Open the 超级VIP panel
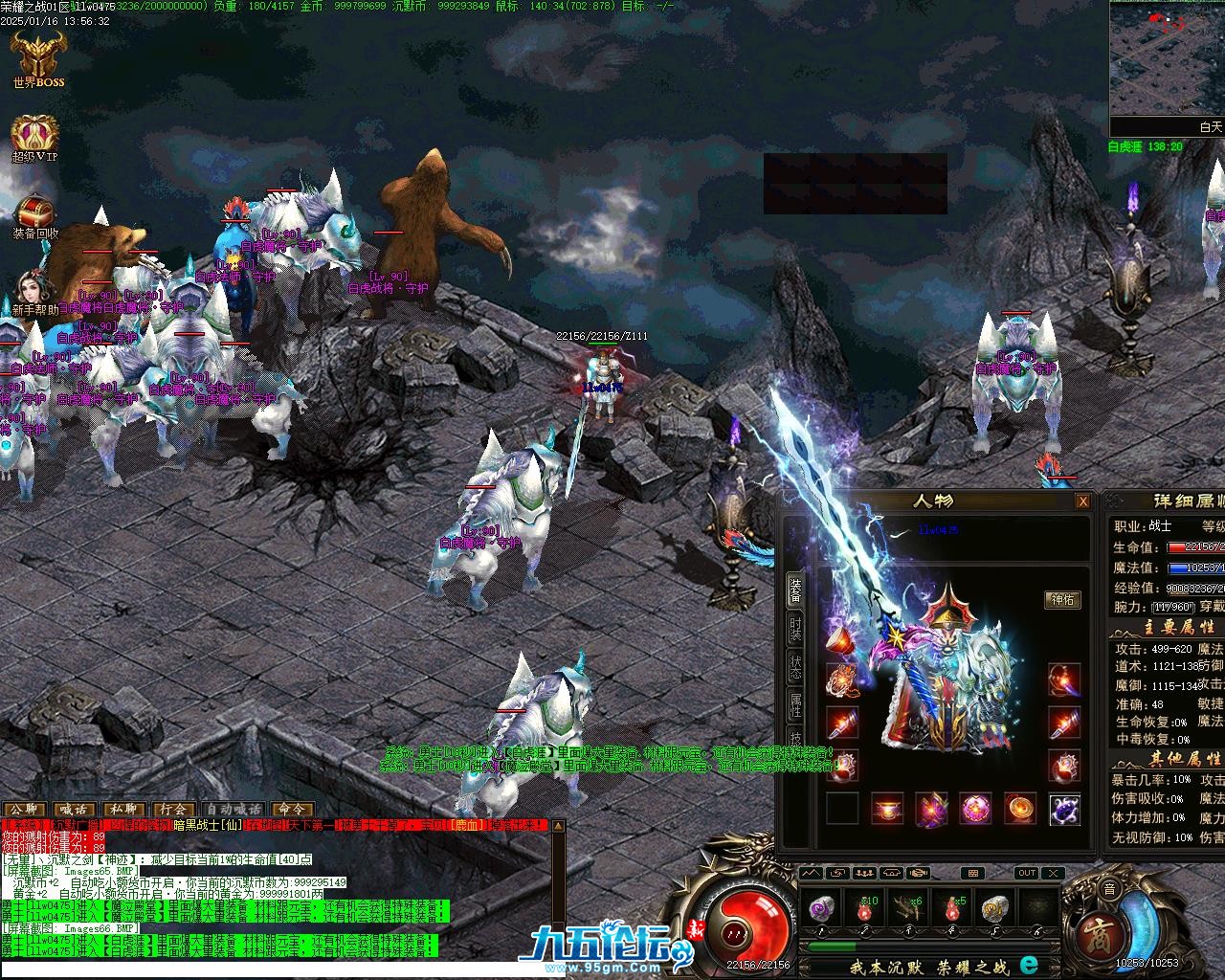 pyautogui.click(x=35, y=138)
